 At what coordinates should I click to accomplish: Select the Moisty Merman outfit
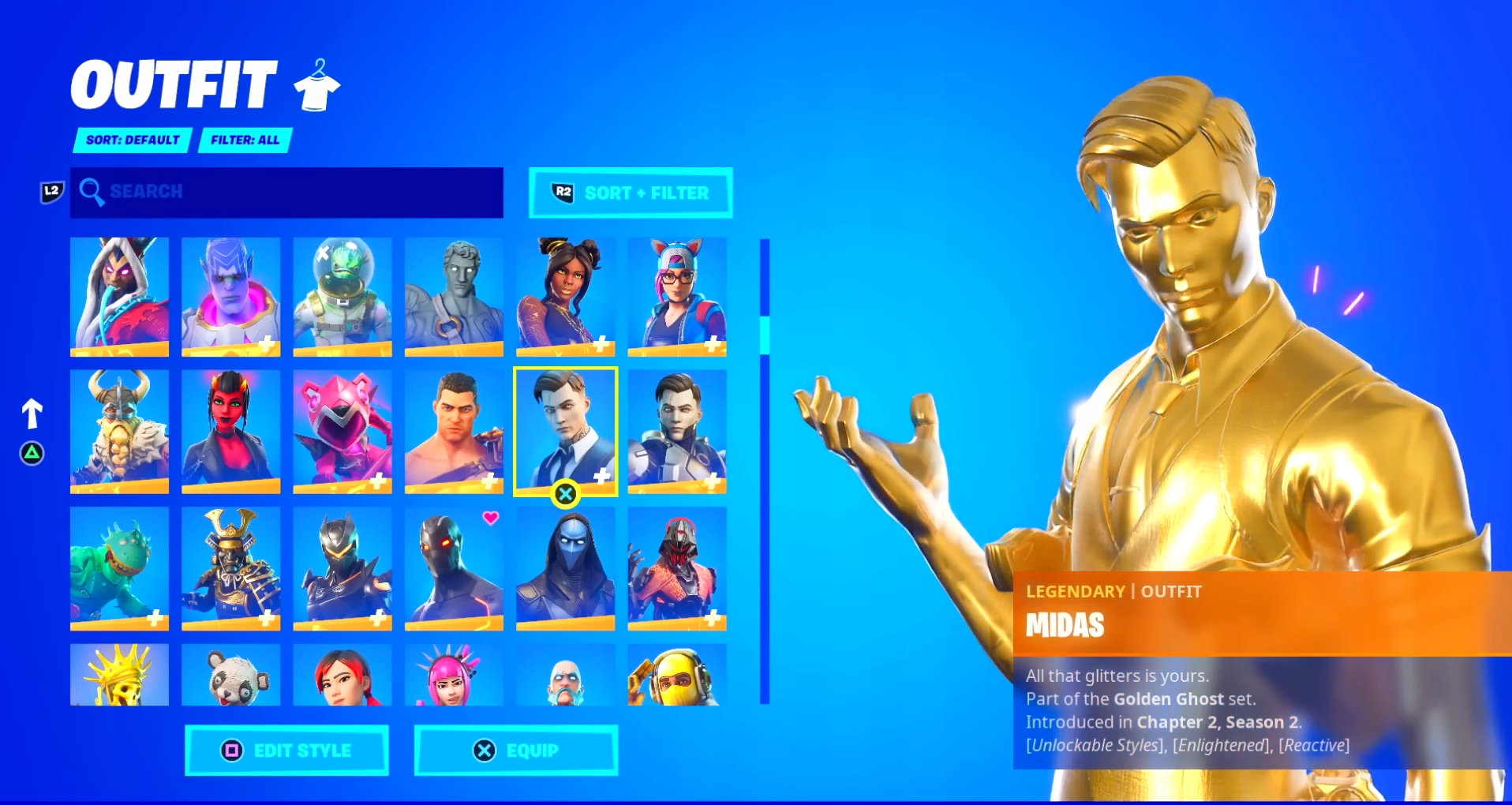[119, 567]
